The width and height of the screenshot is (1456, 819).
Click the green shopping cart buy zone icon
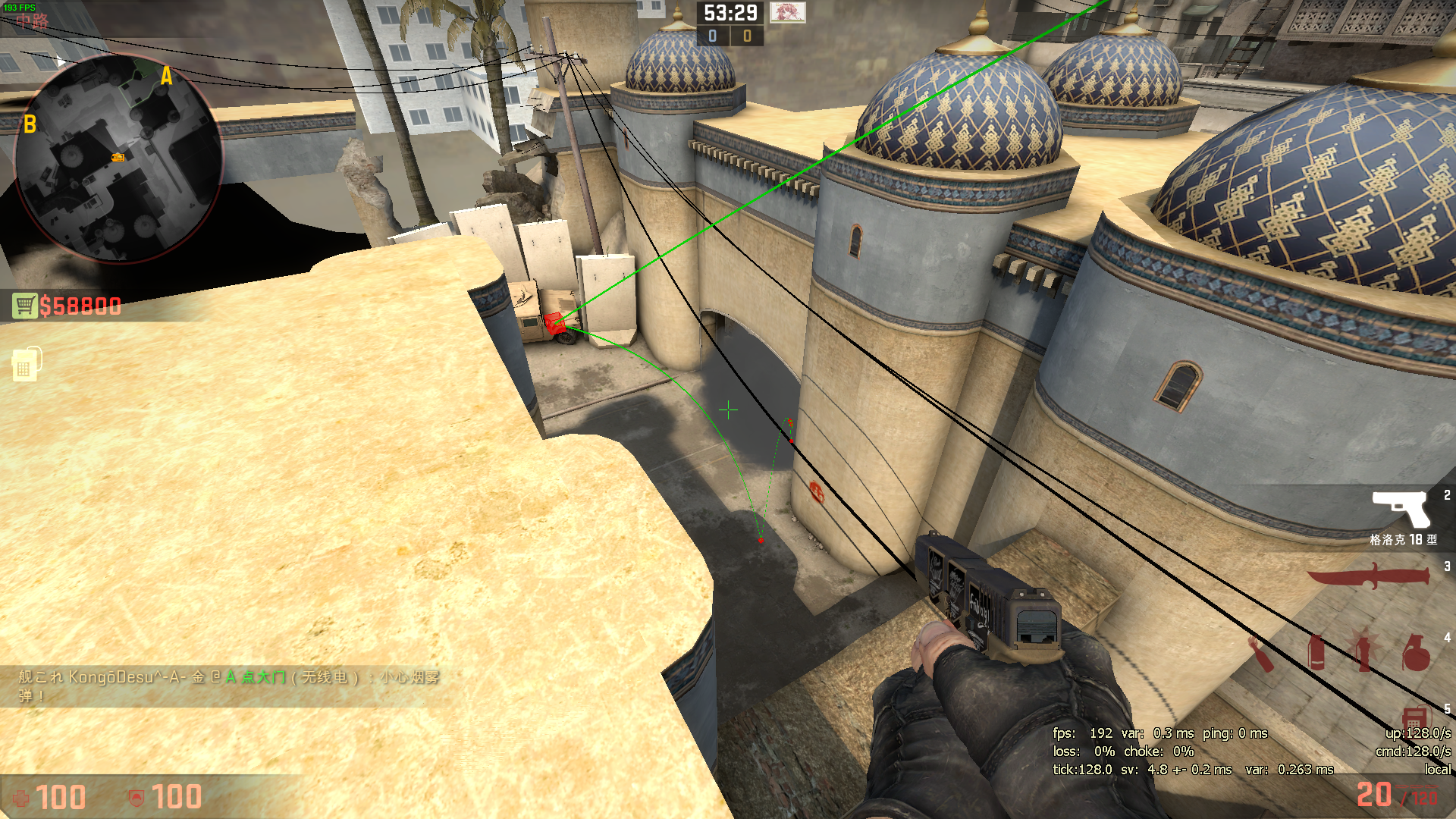click(x=25, y=303)
